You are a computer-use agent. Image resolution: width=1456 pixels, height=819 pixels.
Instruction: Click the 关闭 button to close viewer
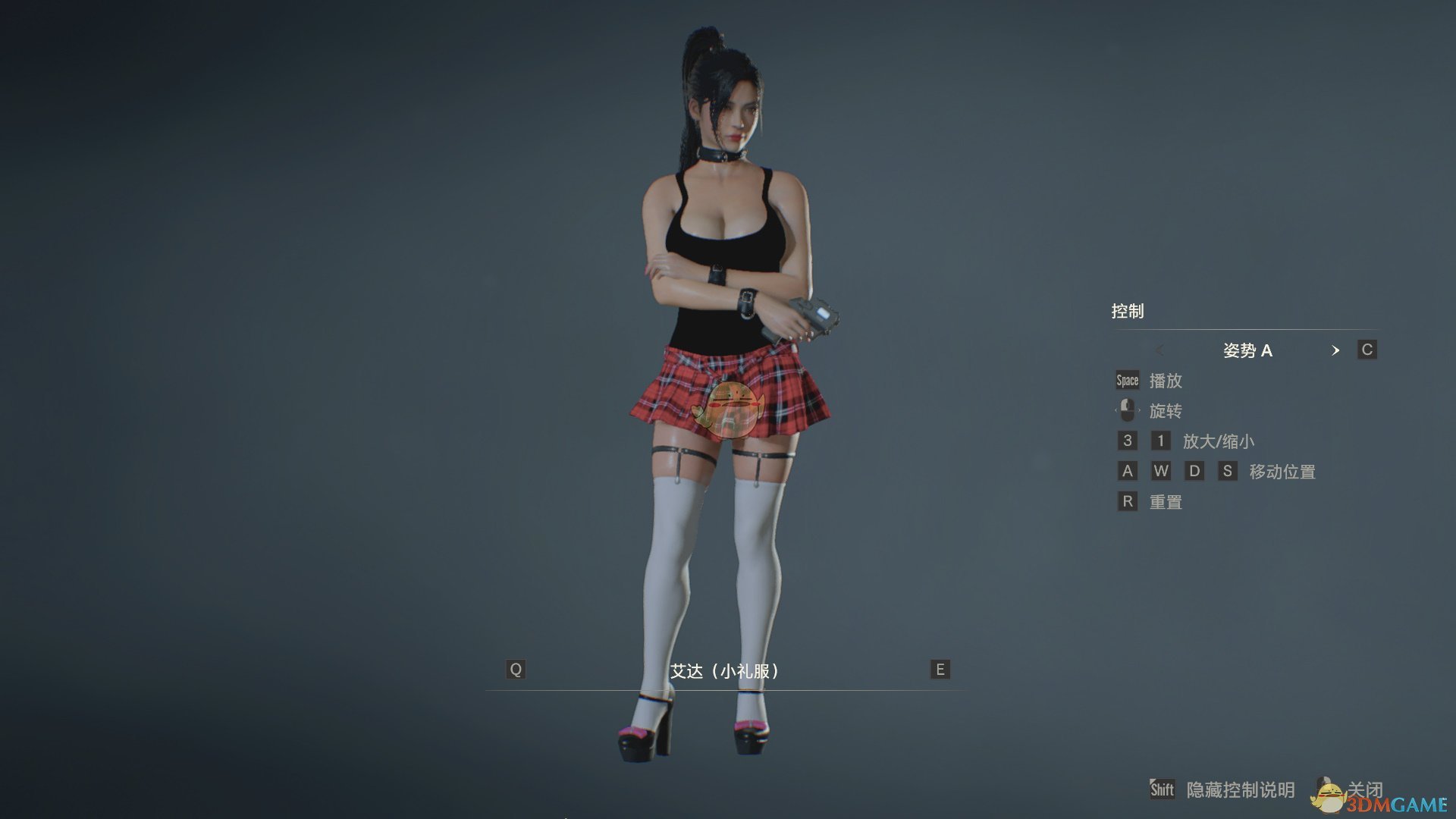pyautogui.click(x=1365, y=790)
